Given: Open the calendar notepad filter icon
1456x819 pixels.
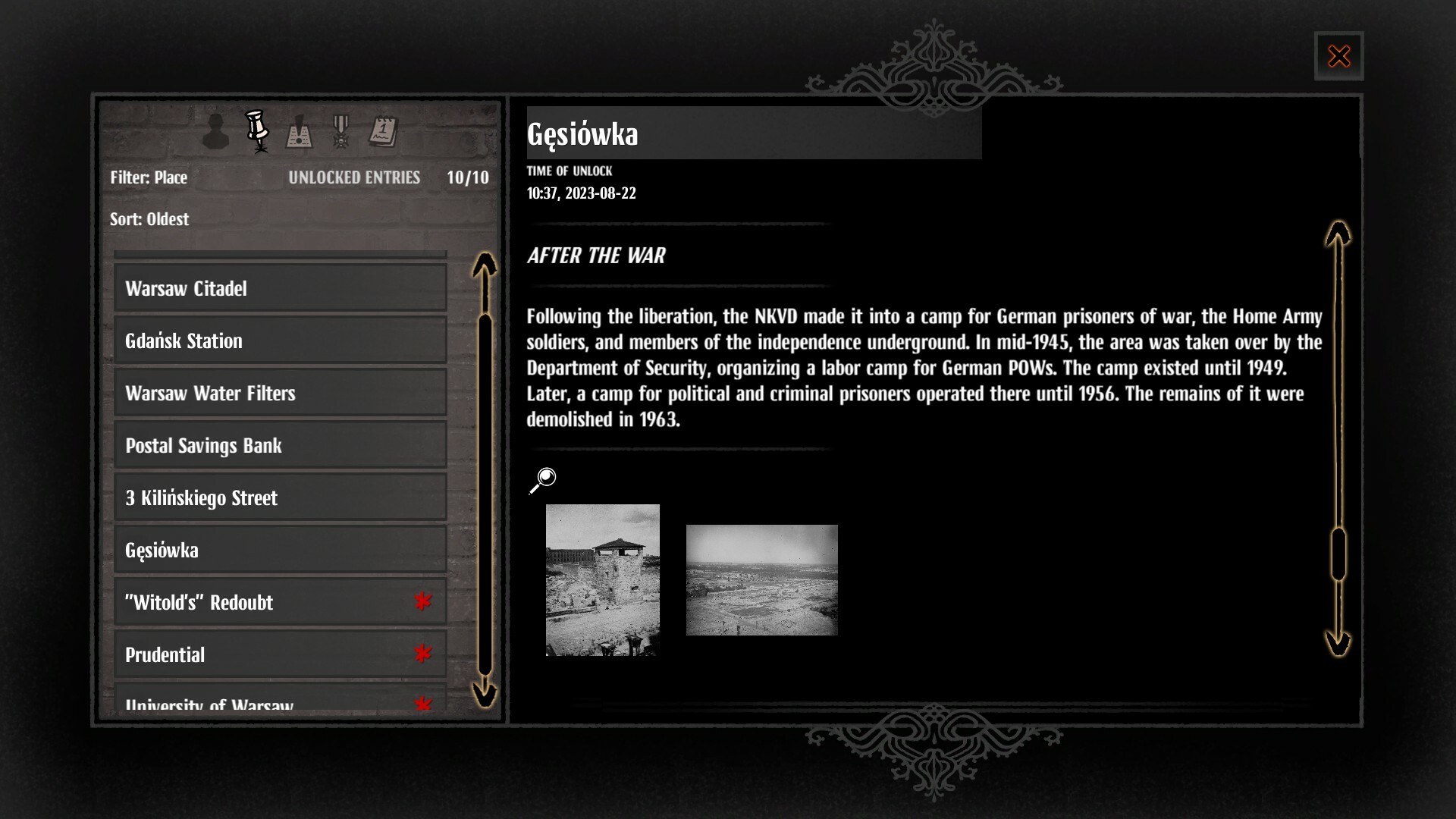Looking at the screenshot, I should point(384,131).
